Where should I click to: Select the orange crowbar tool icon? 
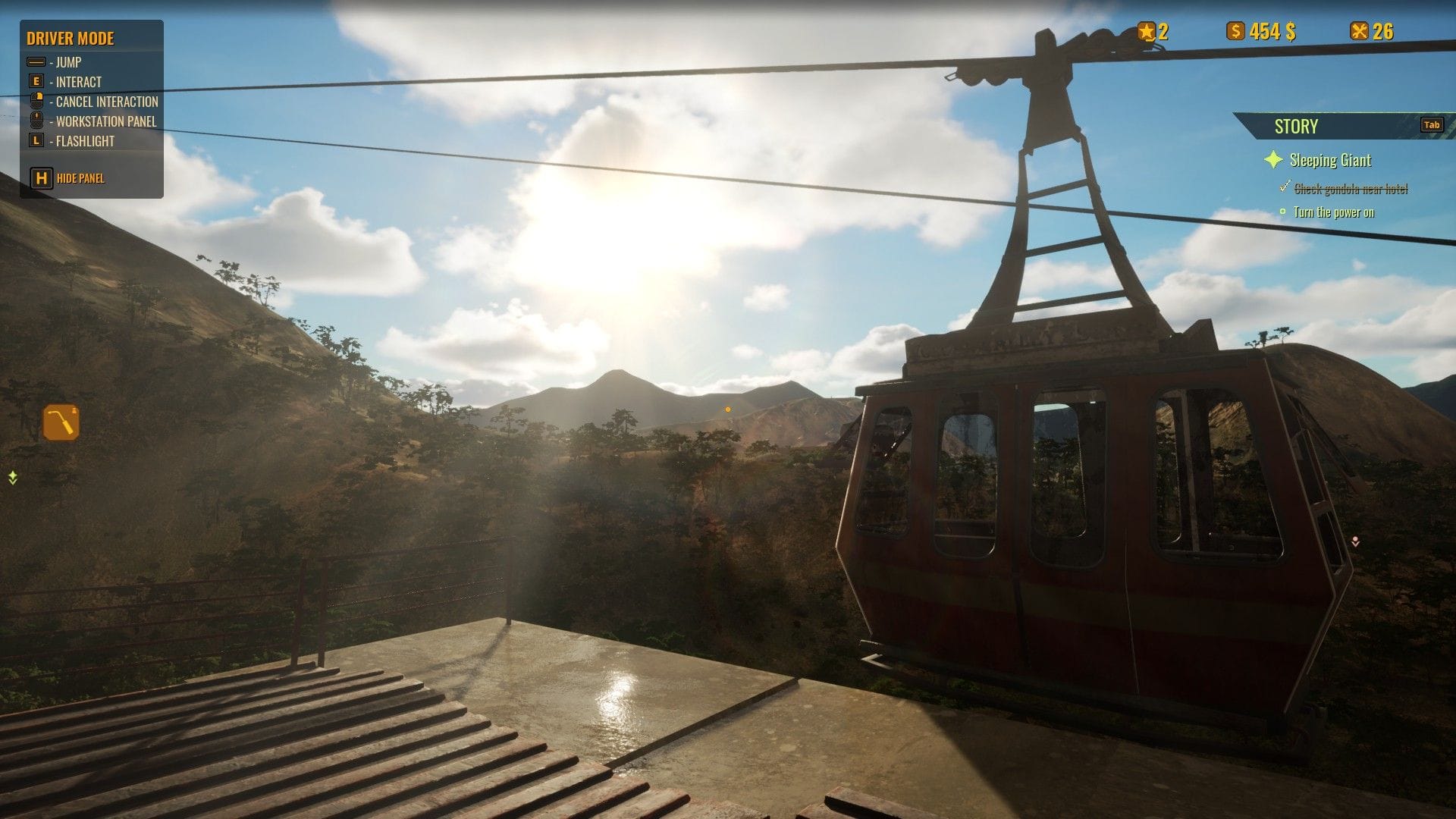[61, 422]
